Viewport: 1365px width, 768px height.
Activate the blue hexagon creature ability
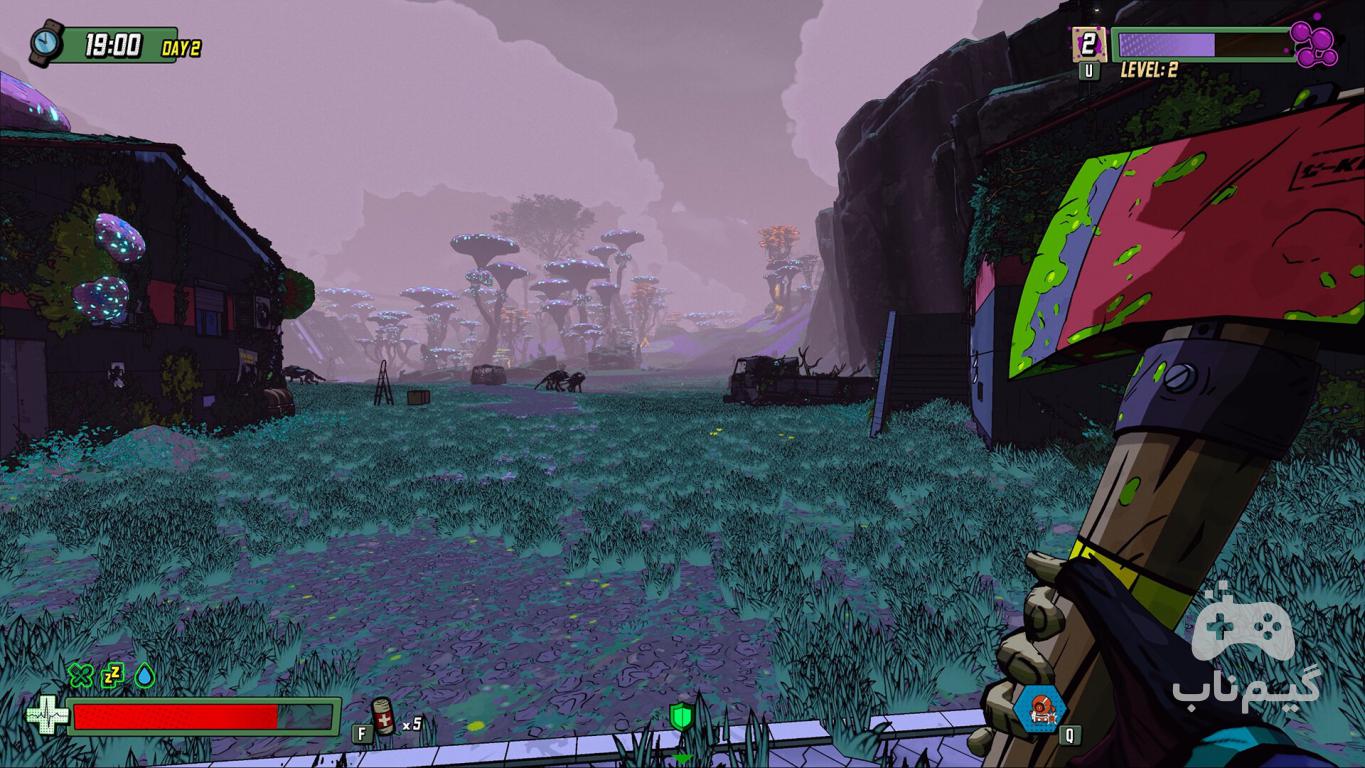[1038, 708]
